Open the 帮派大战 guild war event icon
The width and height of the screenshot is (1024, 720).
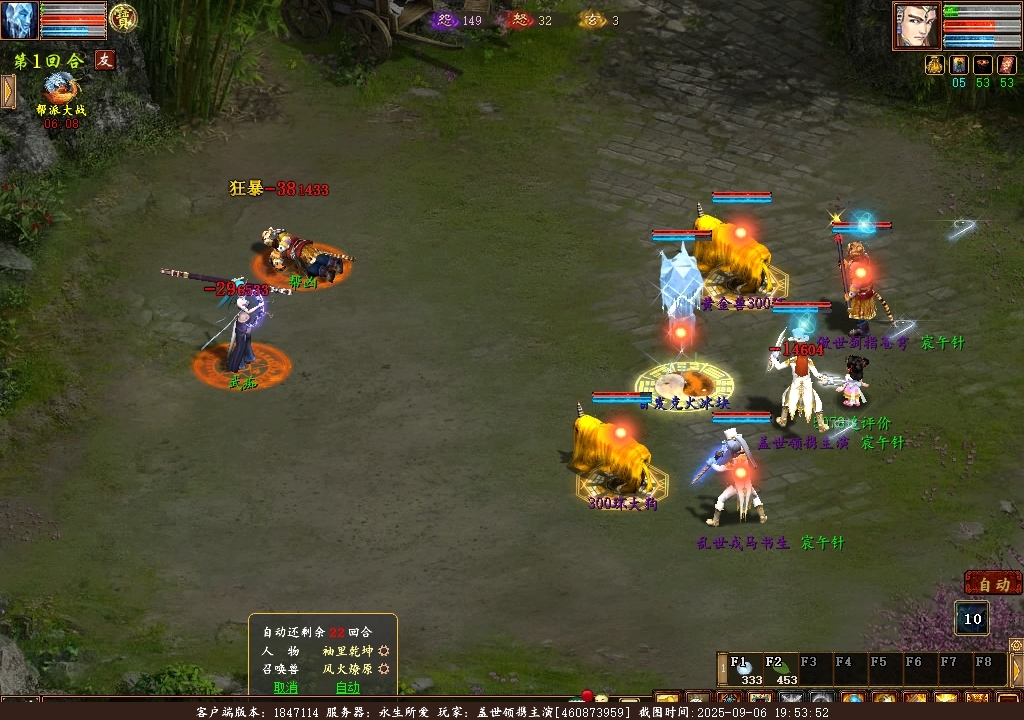[x=60, y=90]
